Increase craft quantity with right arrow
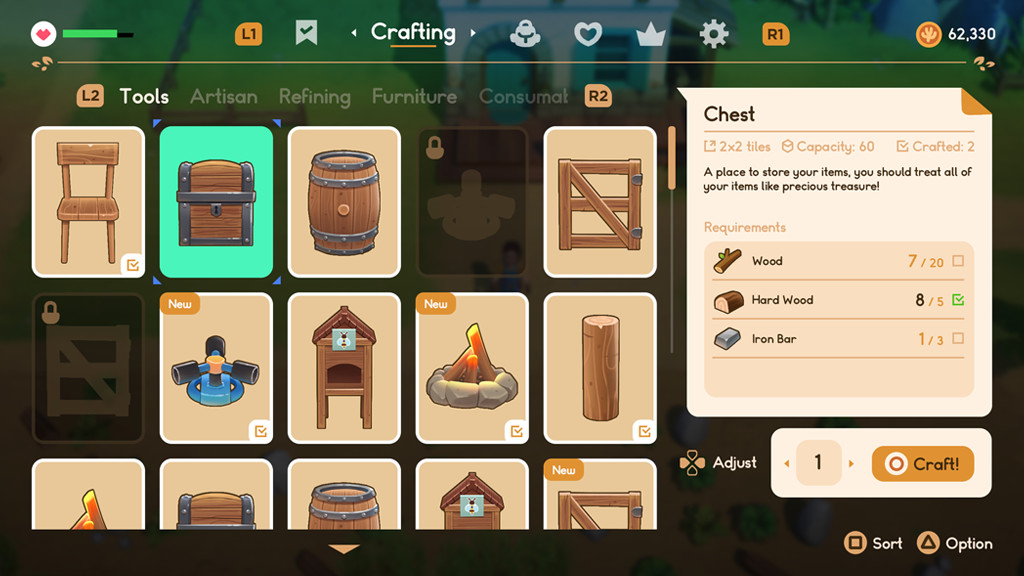This screenshot has height=576, width=1024. [852, 464]
